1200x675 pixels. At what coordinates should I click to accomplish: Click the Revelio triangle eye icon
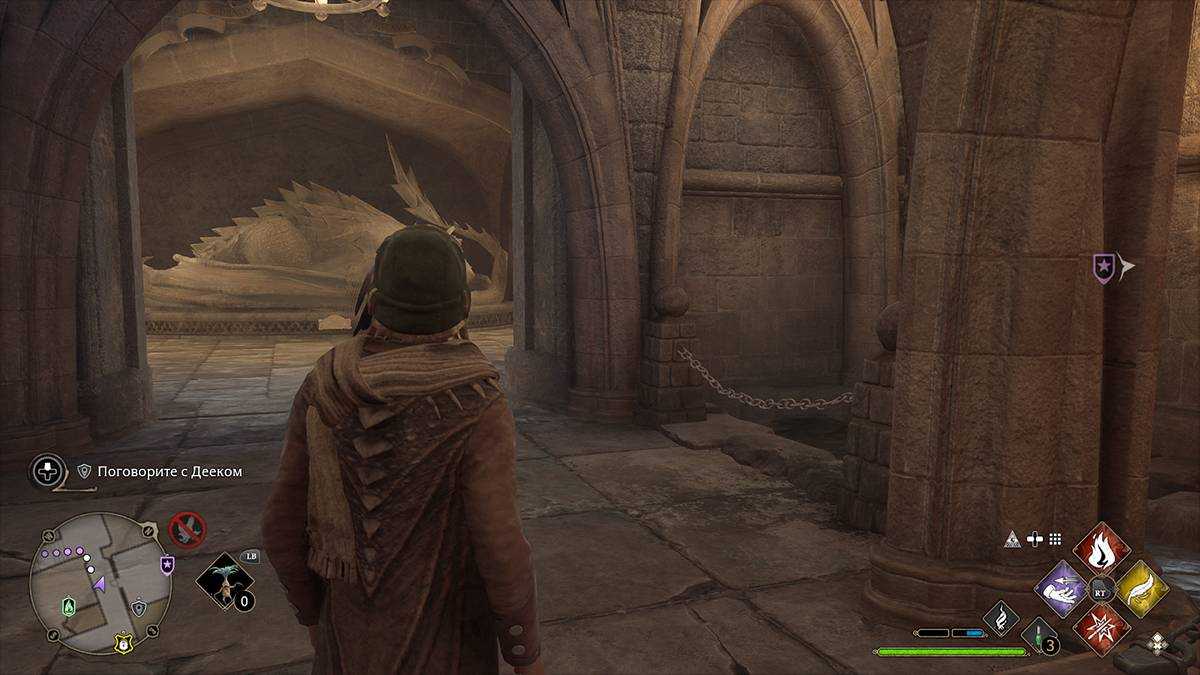[x=1013, y=539]
